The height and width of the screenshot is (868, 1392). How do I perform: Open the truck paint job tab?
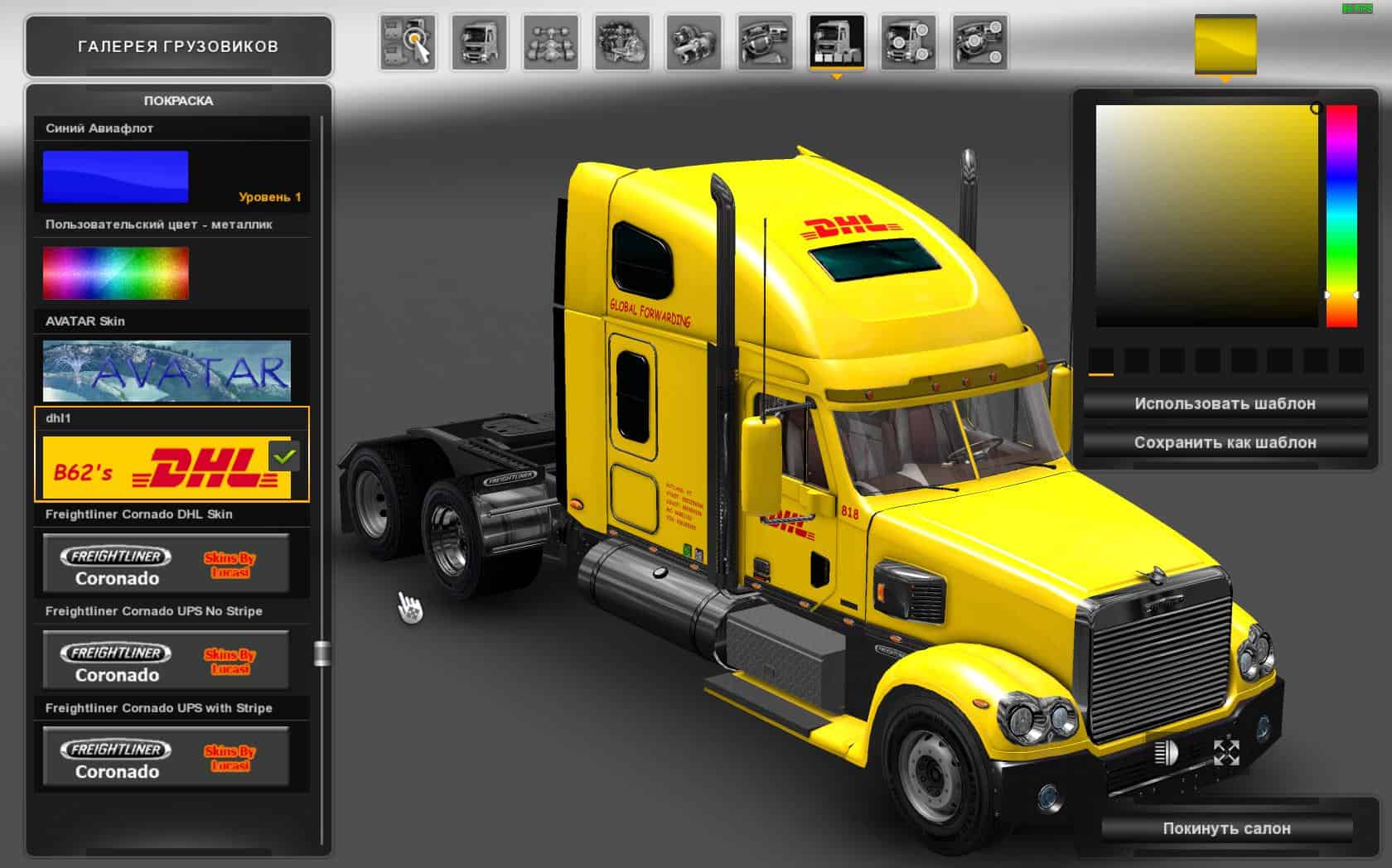point(837,41)
